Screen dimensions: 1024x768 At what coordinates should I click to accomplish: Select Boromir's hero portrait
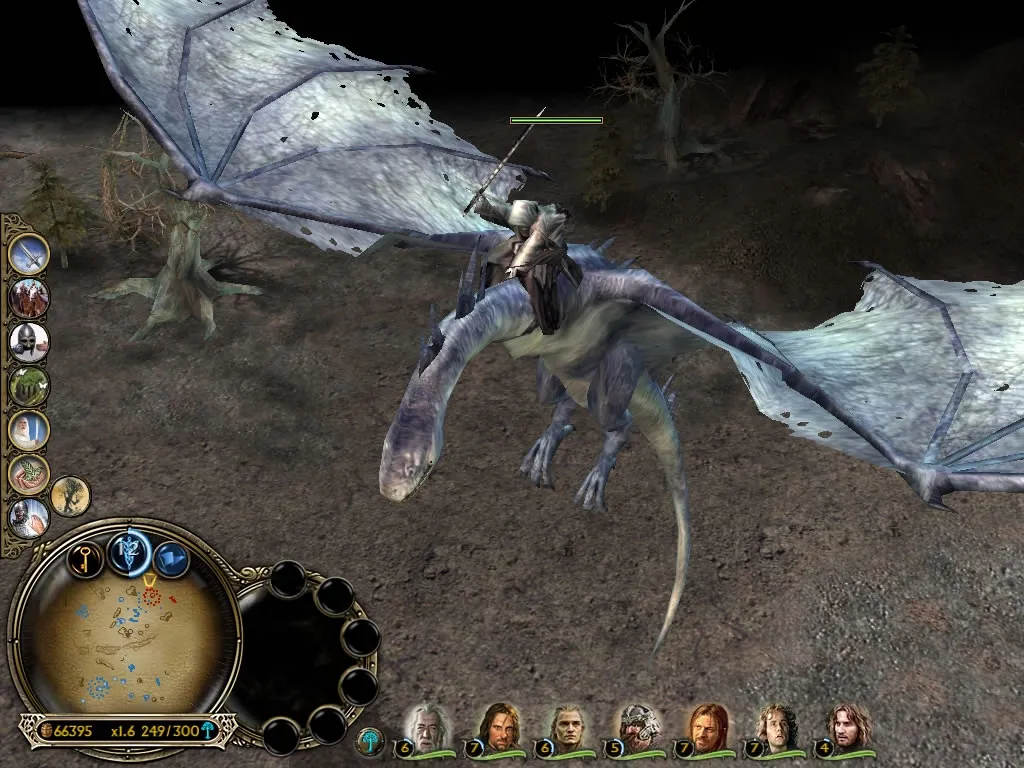point(708,727)
